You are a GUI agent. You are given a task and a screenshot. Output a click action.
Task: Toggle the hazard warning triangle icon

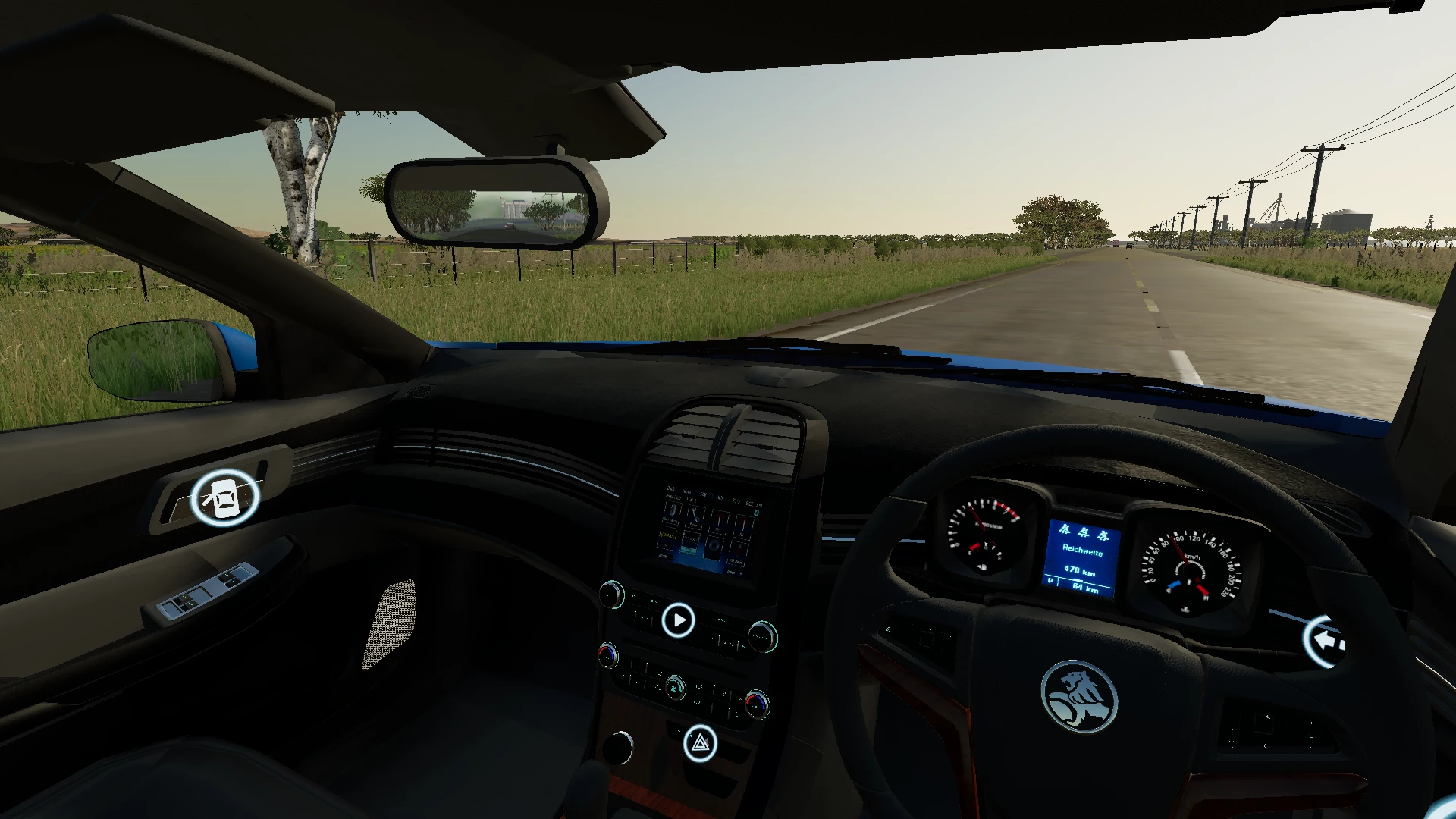[700, 743]
